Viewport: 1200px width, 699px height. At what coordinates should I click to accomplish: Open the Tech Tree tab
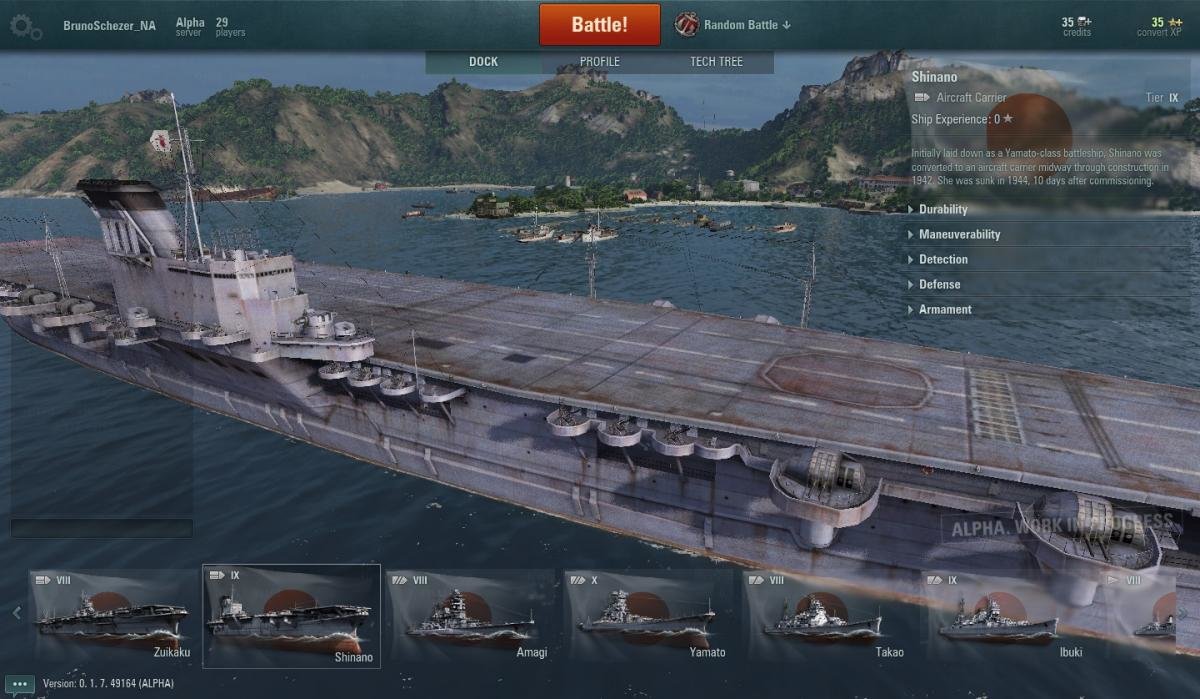point(716,62)
